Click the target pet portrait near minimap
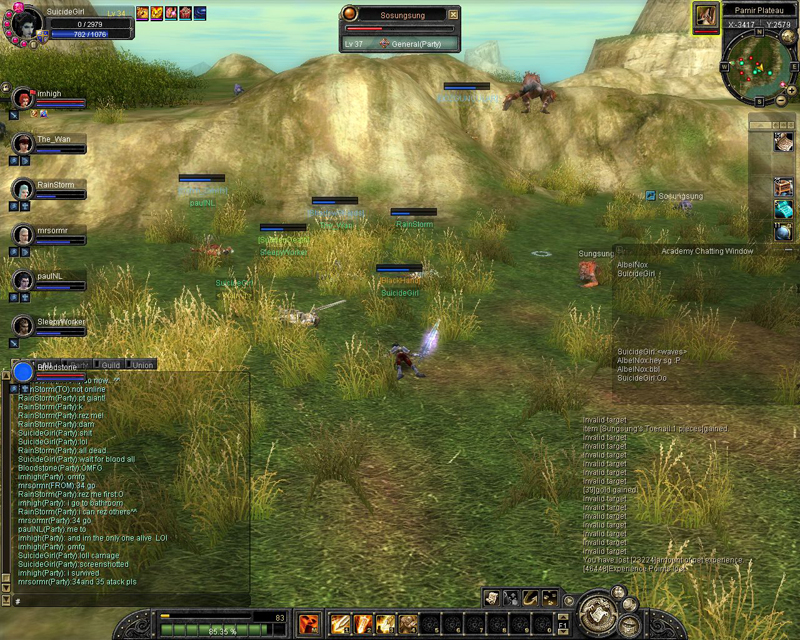 [x=706, y=17]
